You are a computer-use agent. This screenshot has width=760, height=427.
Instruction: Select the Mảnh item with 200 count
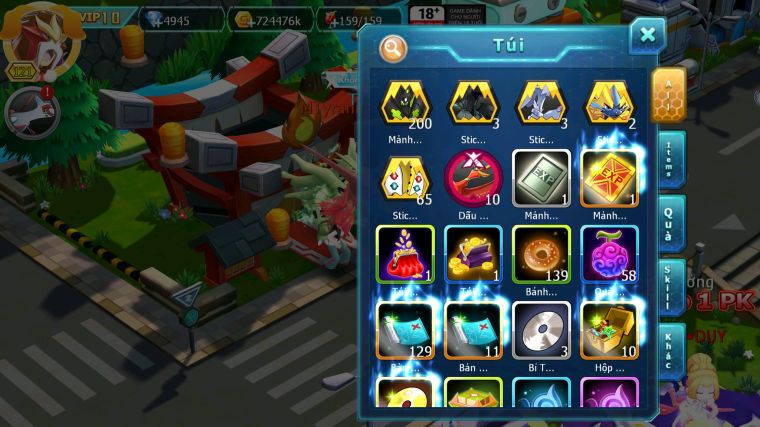coord(405,102)
